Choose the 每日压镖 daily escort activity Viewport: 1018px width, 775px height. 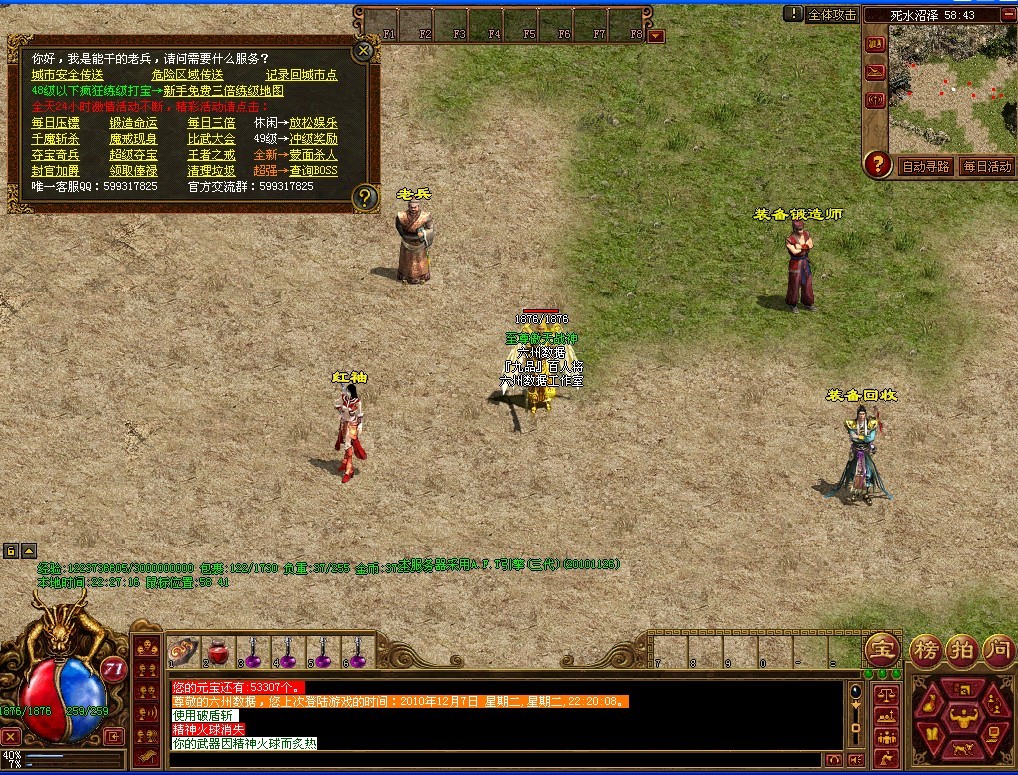point(55,123)
